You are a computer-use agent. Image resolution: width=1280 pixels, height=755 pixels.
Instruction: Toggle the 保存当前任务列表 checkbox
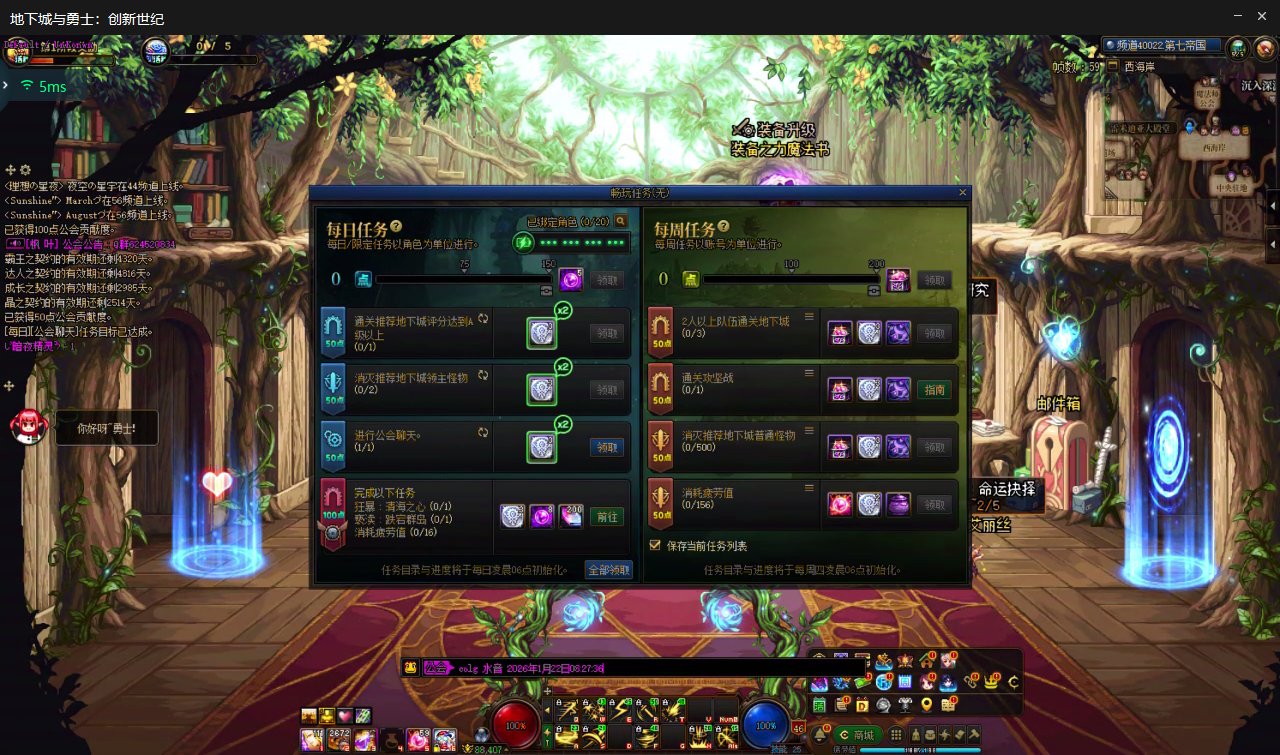(x=656, y=546)
